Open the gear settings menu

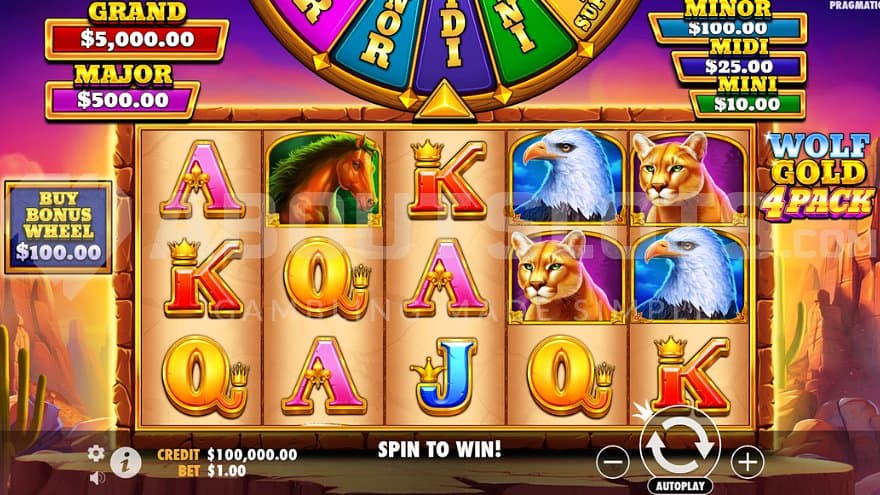click(96, 453)
